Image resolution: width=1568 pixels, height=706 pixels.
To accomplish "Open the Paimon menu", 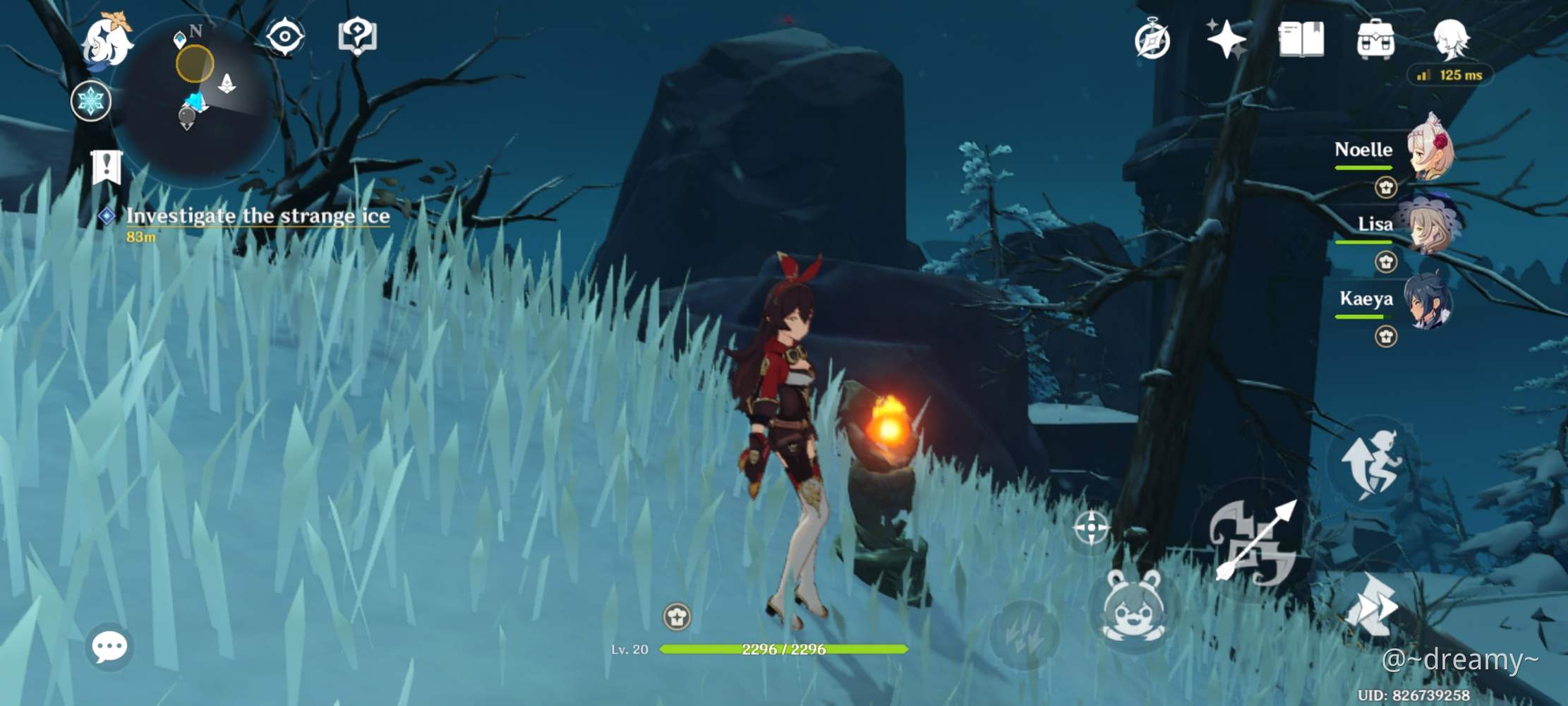I will coord(107,40).
